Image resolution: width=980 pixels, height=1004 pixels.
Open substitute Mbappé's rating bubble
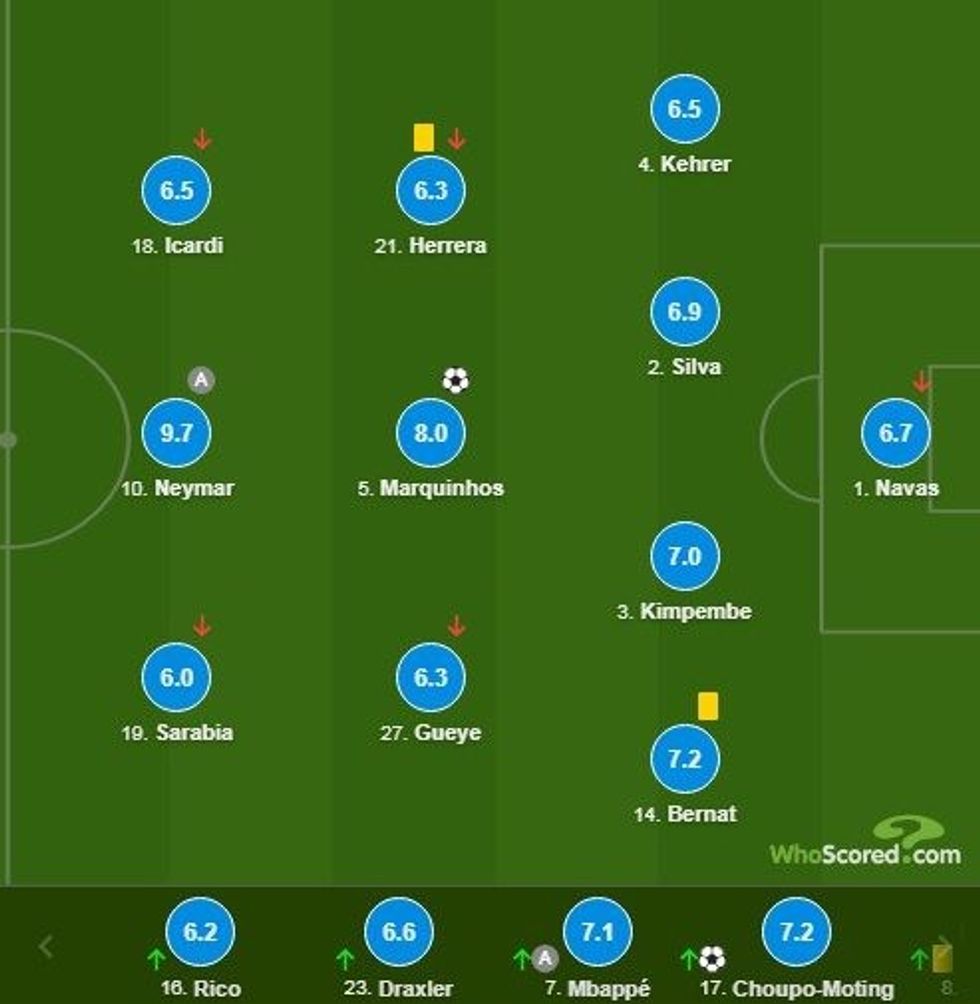click(x=597, y=933)
